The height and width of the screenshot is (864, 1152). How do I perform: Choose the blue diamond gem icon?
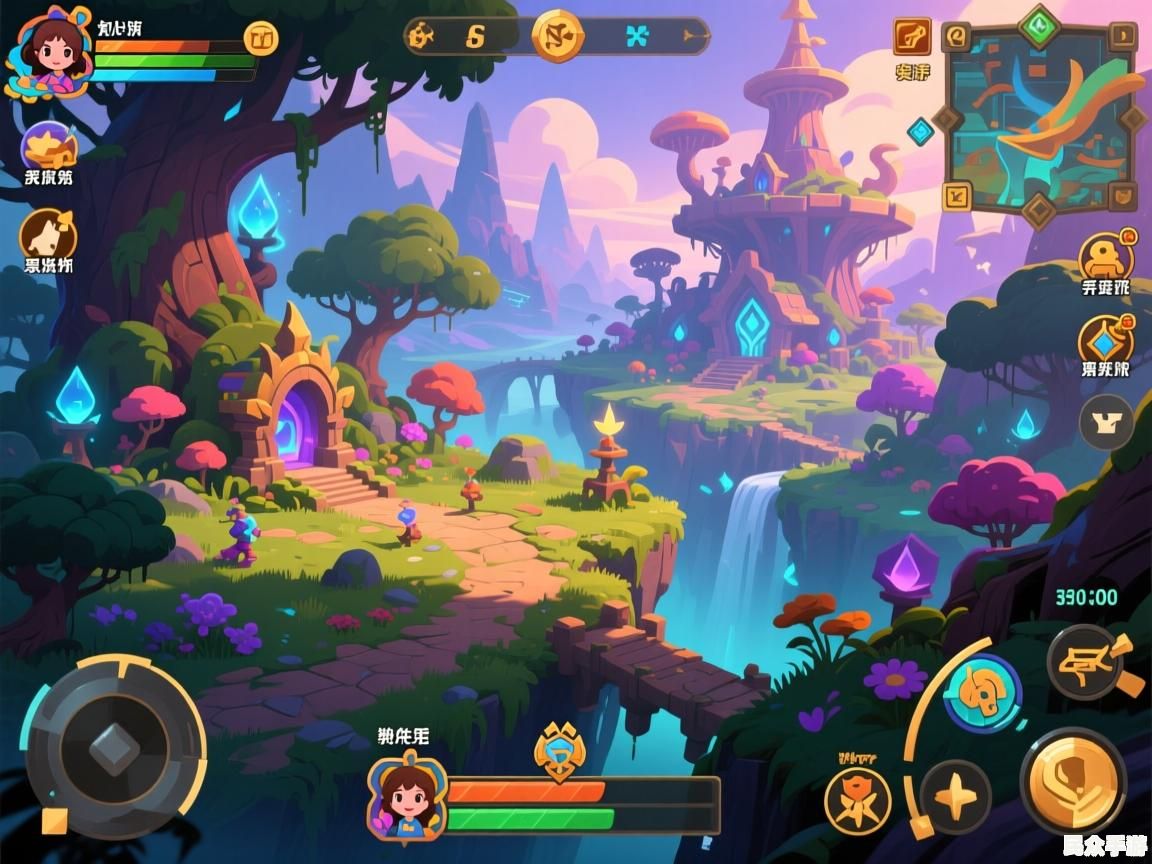(x=1106, y=342)
